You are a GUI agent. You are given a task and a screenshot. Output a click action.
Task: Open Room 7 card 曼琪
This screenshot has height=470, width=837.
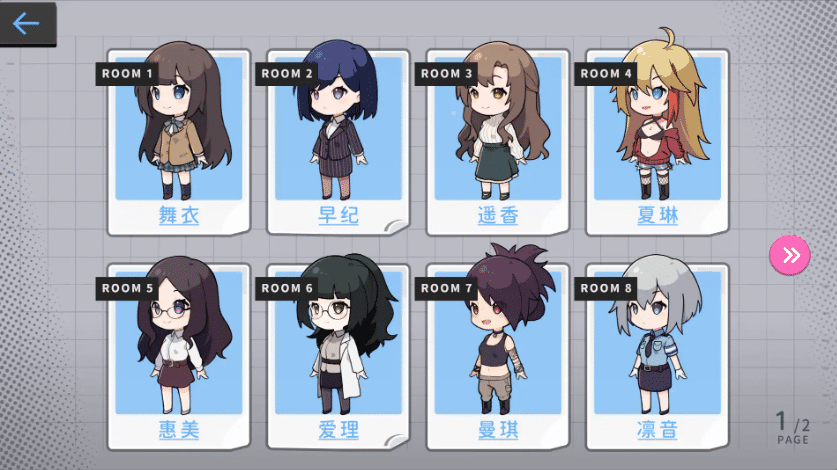coord(497,355)
